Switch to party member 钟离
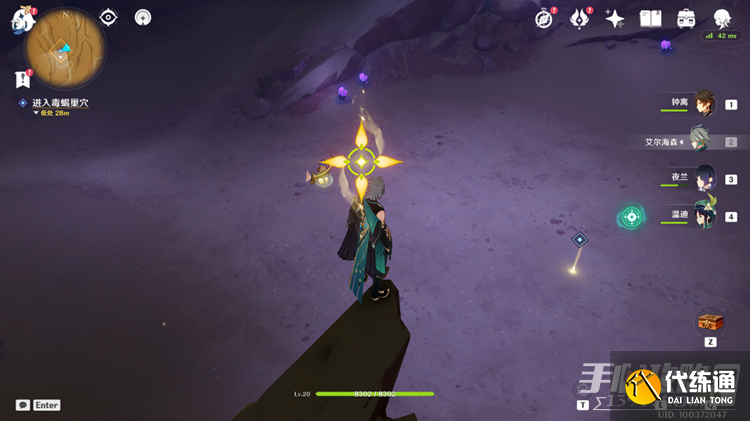The height and width of the screenshot is (421, 750). (x=704, y=103)
